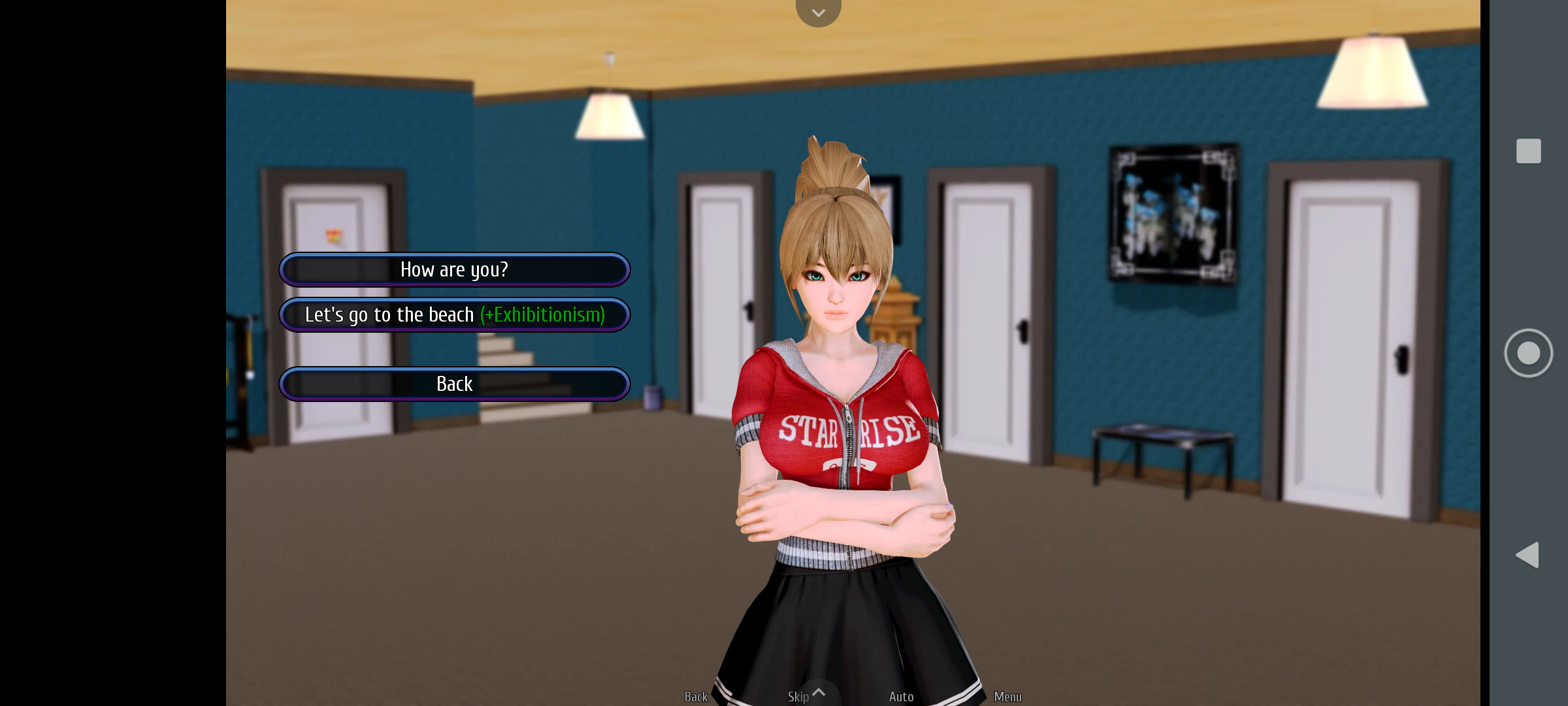
Task: Collapse the dialogue UI with the top down-chevron
Action: (x=818, y=12)
